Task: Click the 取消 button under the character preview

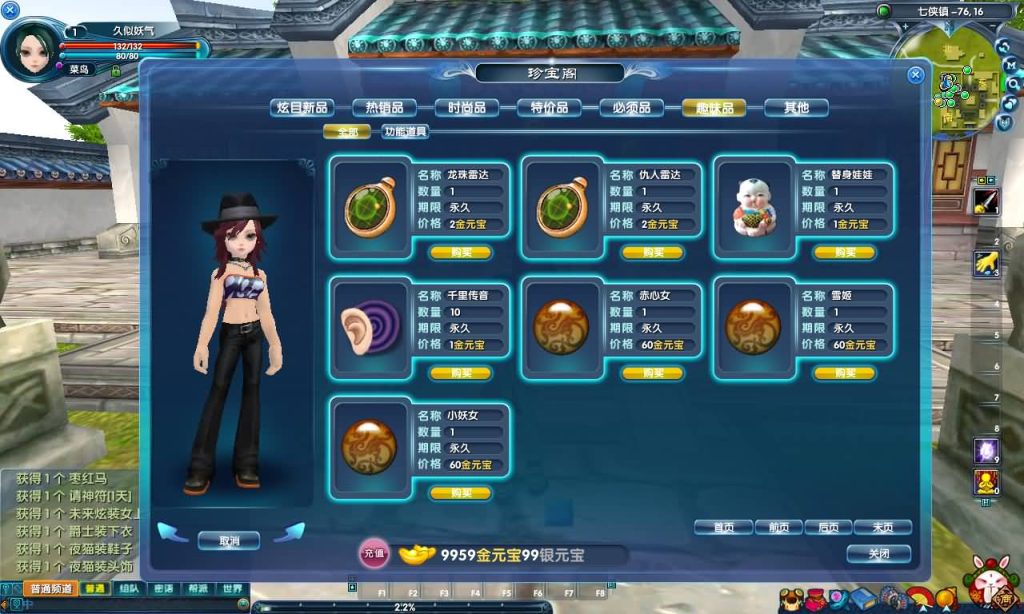Action: (x=229, y=540)
